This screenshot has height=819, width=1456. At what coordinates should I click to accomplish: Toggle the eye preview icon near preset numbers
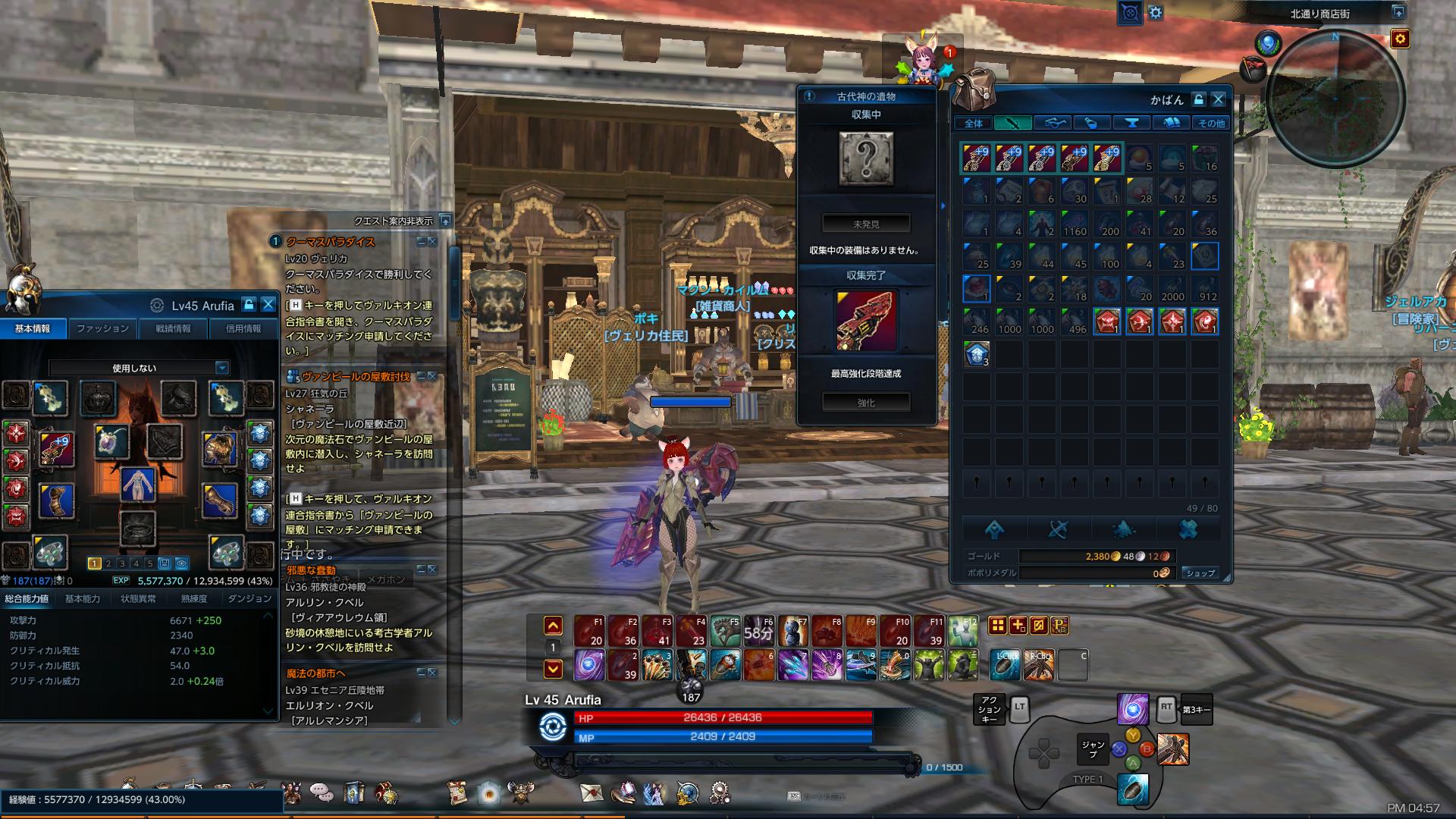[181, 563]
